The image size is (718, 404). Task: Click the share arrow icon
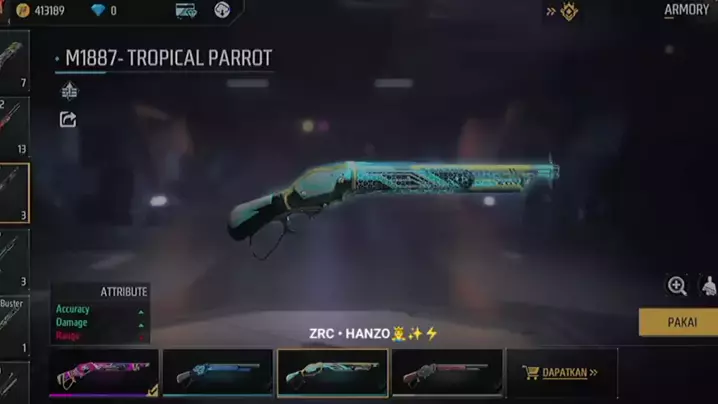(x=68, y=120)
